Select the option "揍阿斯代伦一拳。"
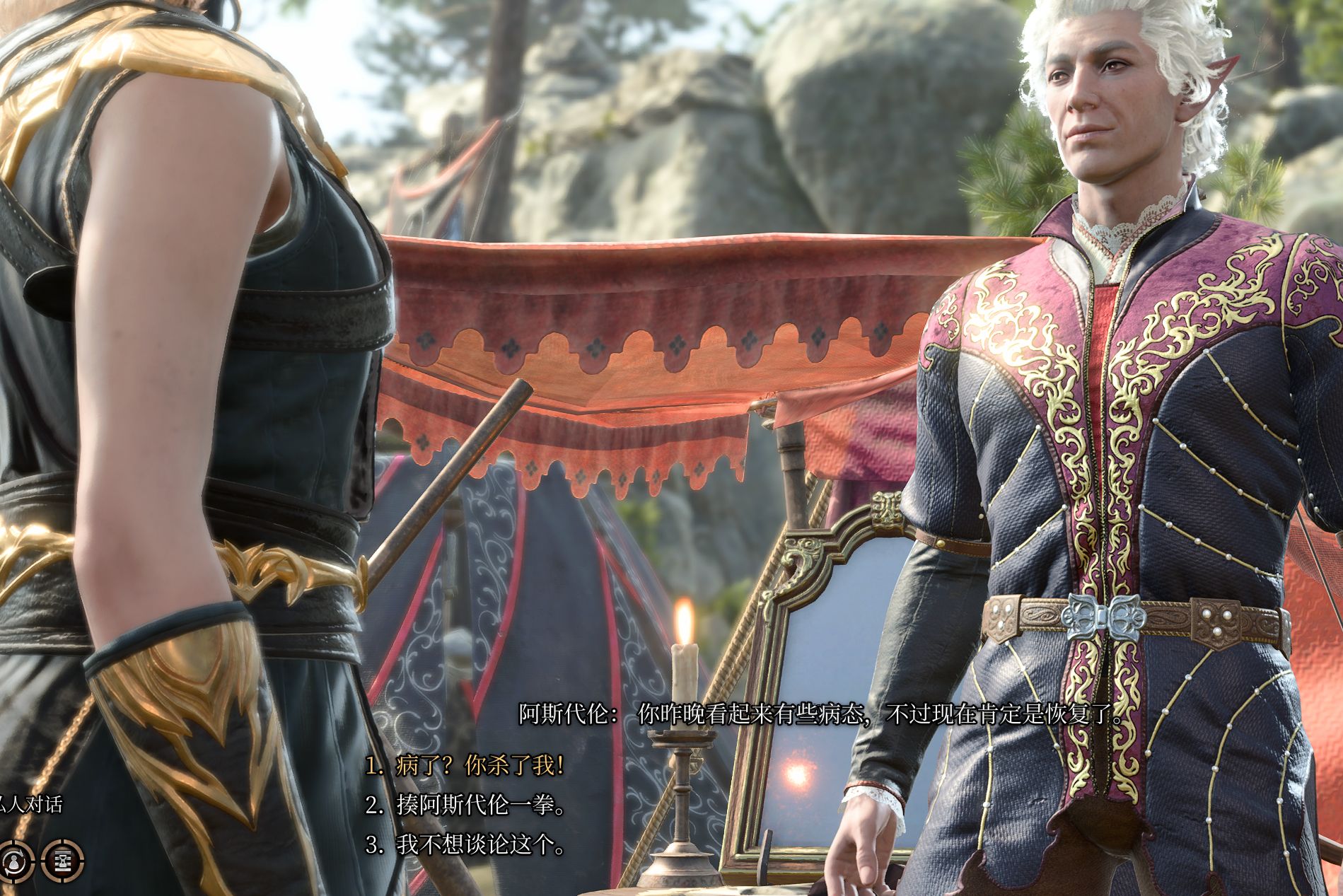 pos(465,805)
